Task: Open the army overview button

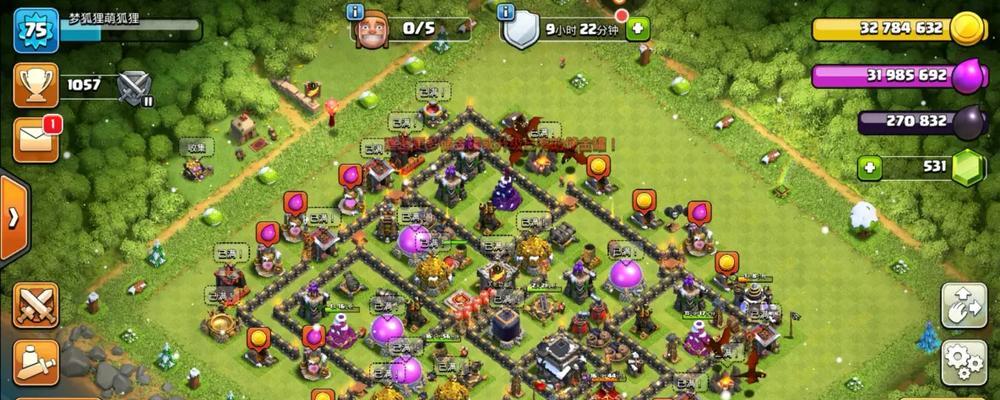Action: [x=36, y=359]
